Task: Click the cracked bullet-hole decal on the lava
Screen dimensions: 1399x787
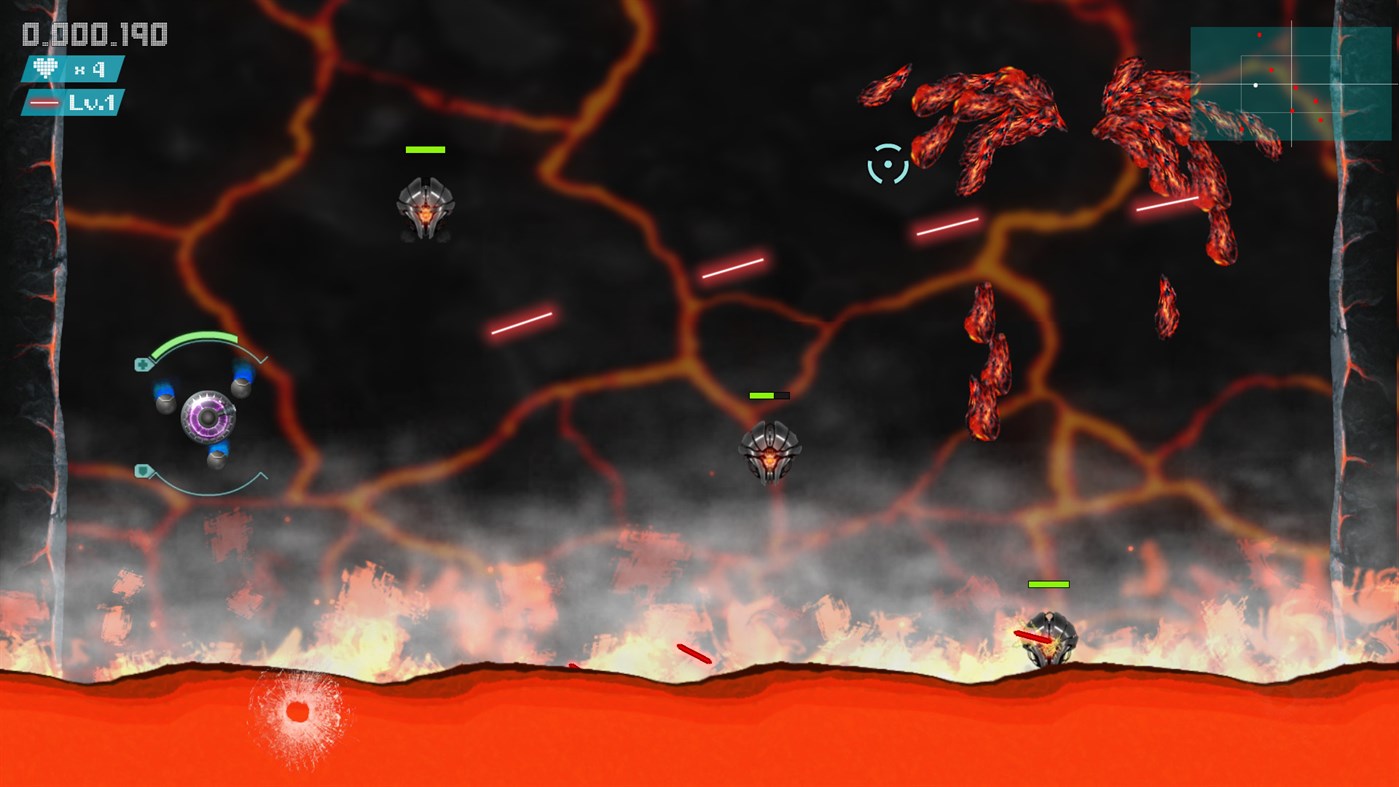Action: pyautogui.click(x=297, y=711)
